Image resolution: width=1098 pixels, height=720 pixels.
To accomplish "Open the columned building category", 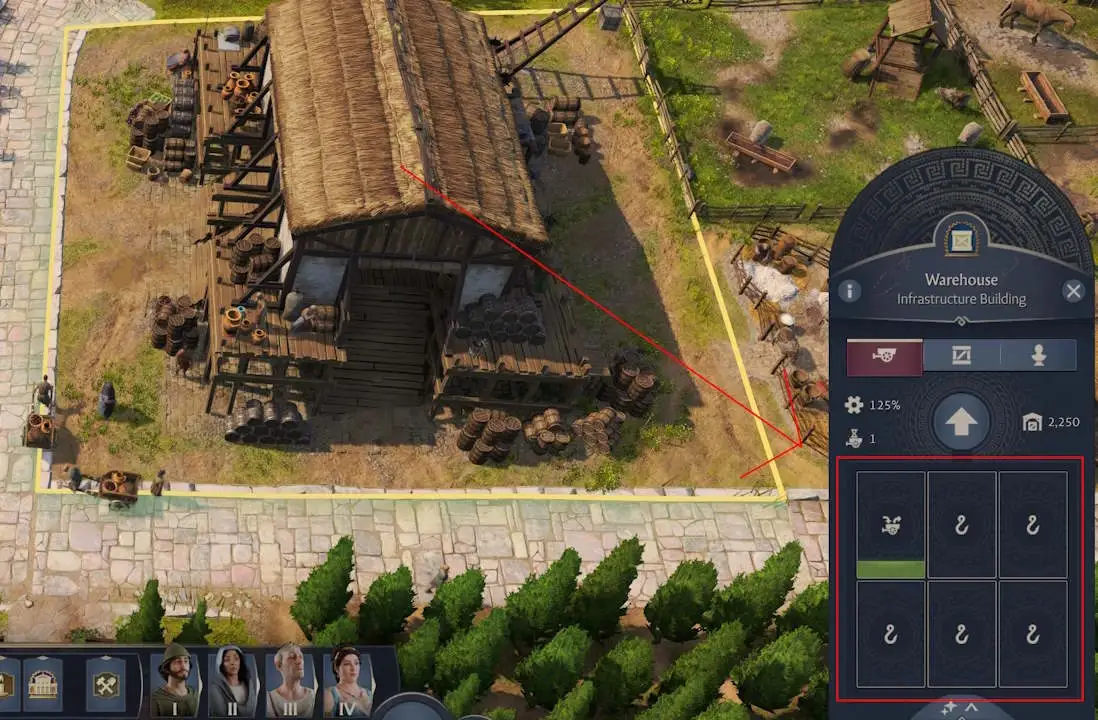I will (x=43, y=684).
